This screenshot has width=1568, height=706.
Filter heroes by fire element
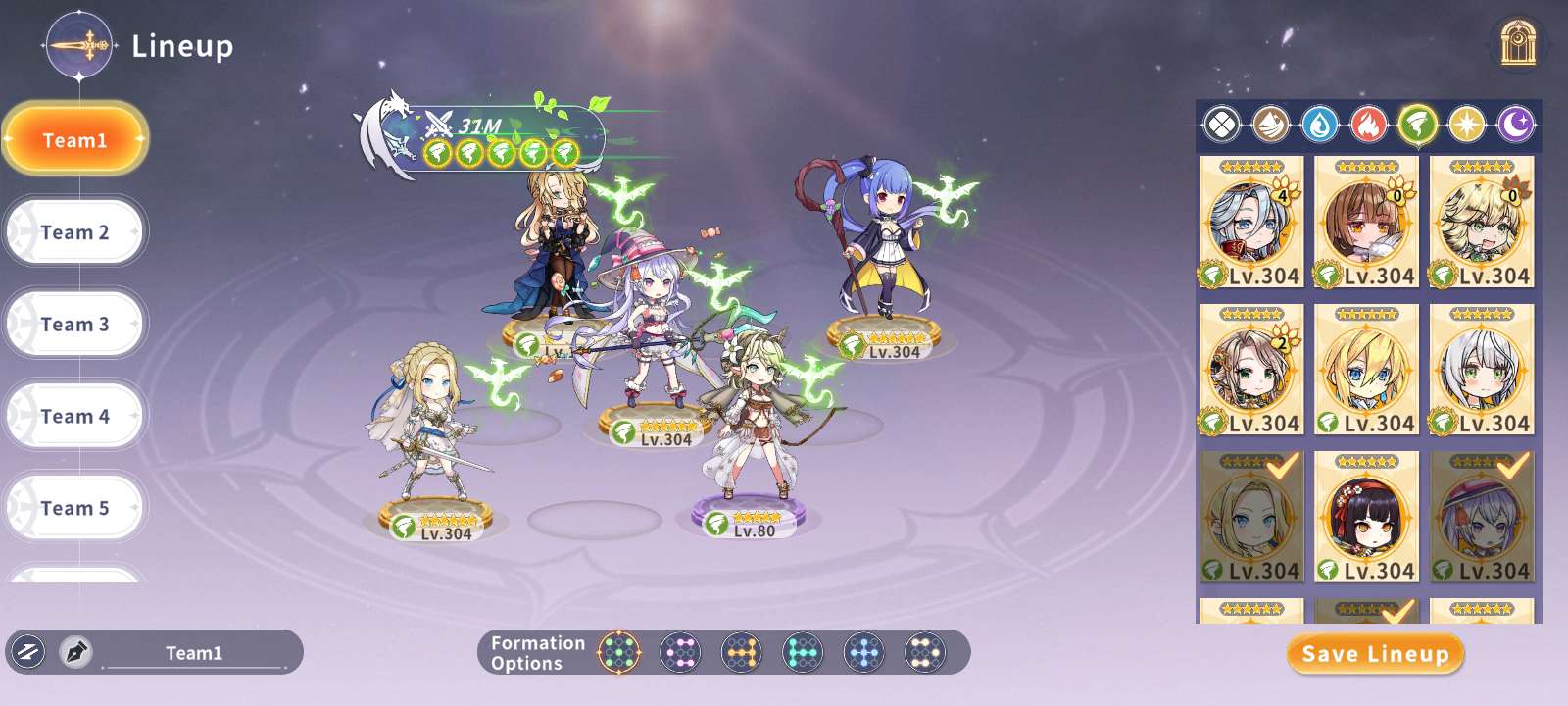point(1369,125)
